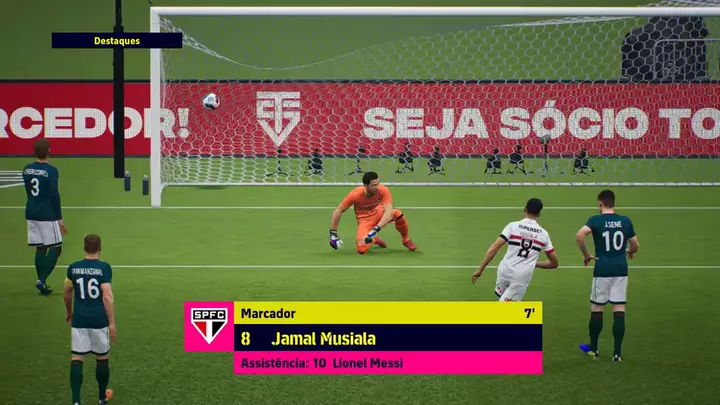Click the SPFC club badge

[x=209, y=326]
